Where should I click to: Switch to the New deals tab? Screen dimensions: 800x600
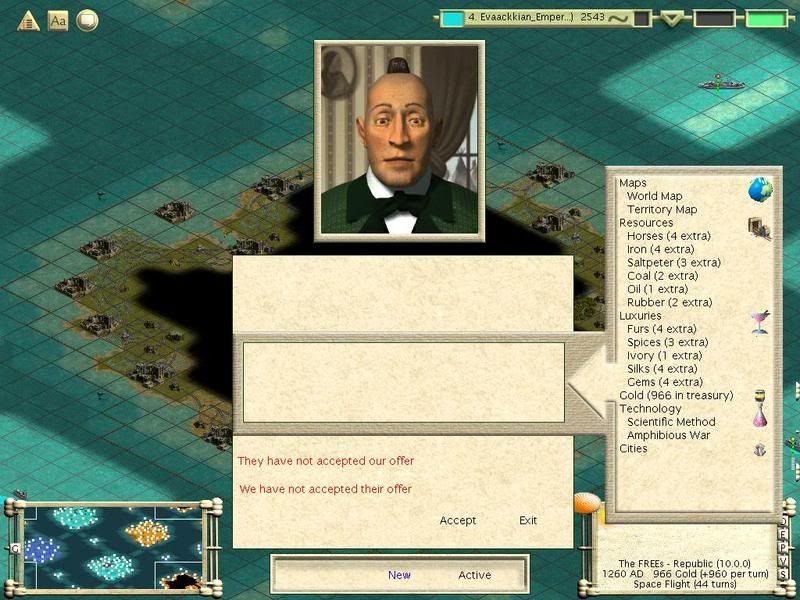tap(399, 575)
